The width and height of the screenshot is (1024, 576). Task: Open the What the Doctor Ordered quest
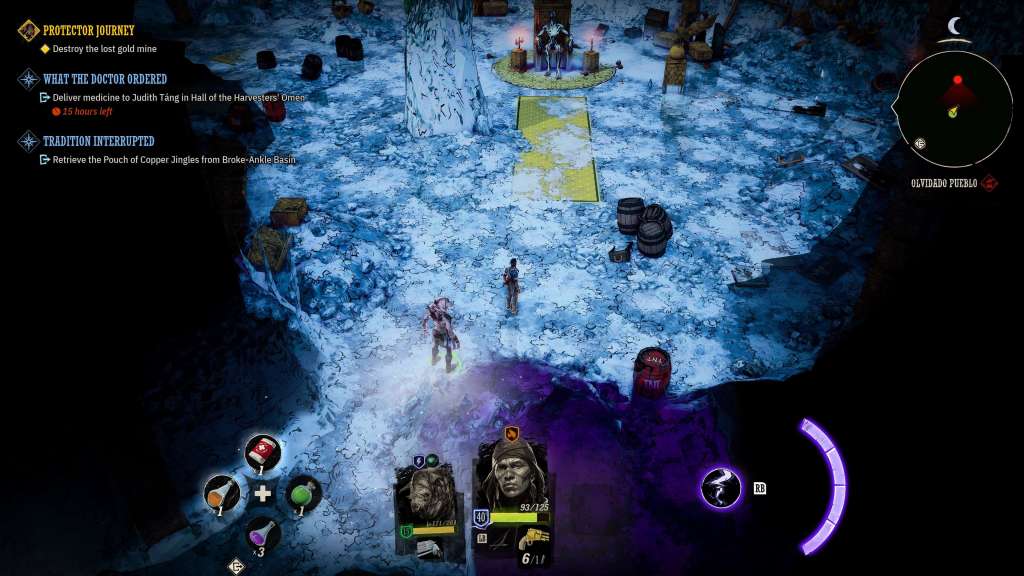tap(104, 79)
